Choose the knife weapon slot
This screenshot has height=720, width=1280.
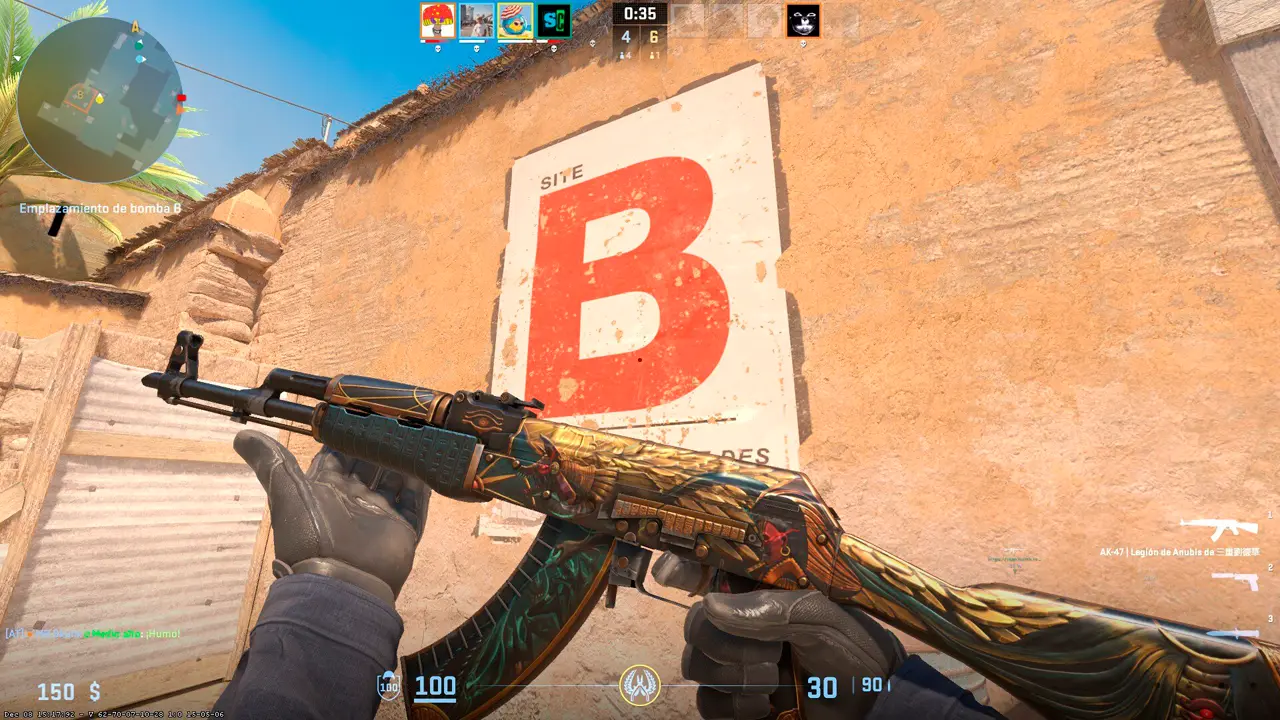tap(1232, 632)
